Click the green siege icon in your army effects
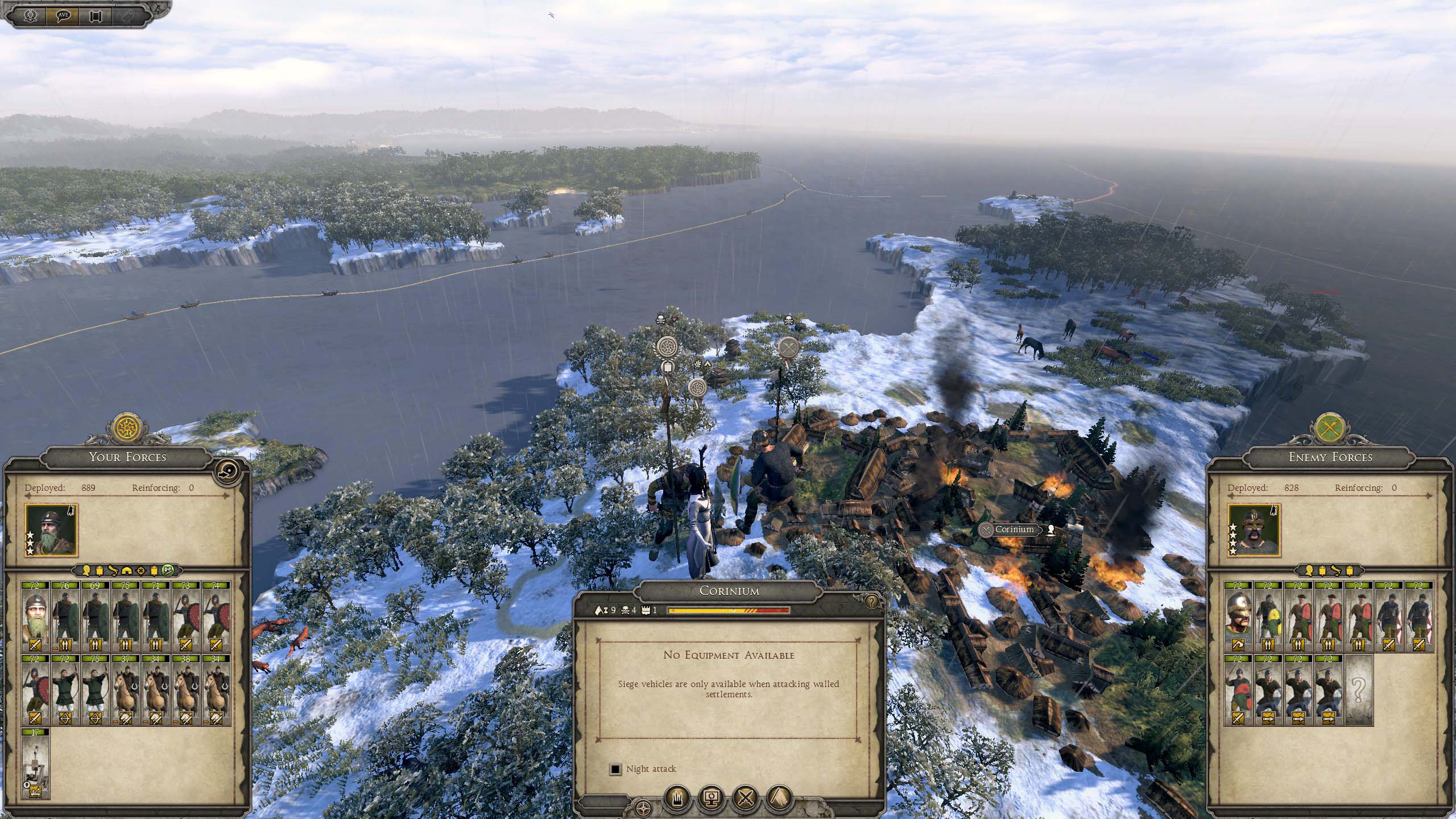Screen dimensions: 1456x819 (169, 570)
